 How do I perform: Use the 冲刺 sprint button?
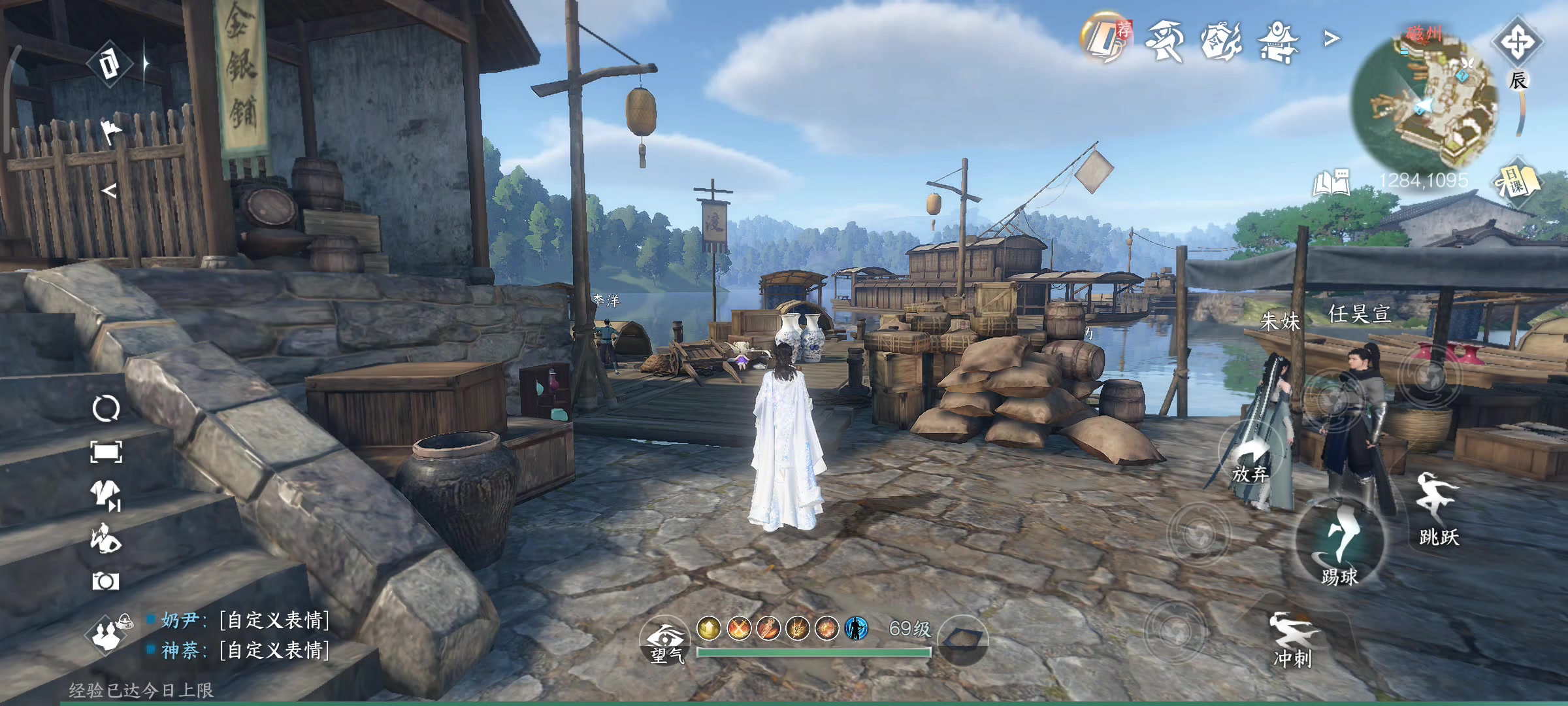[1292, 639]
